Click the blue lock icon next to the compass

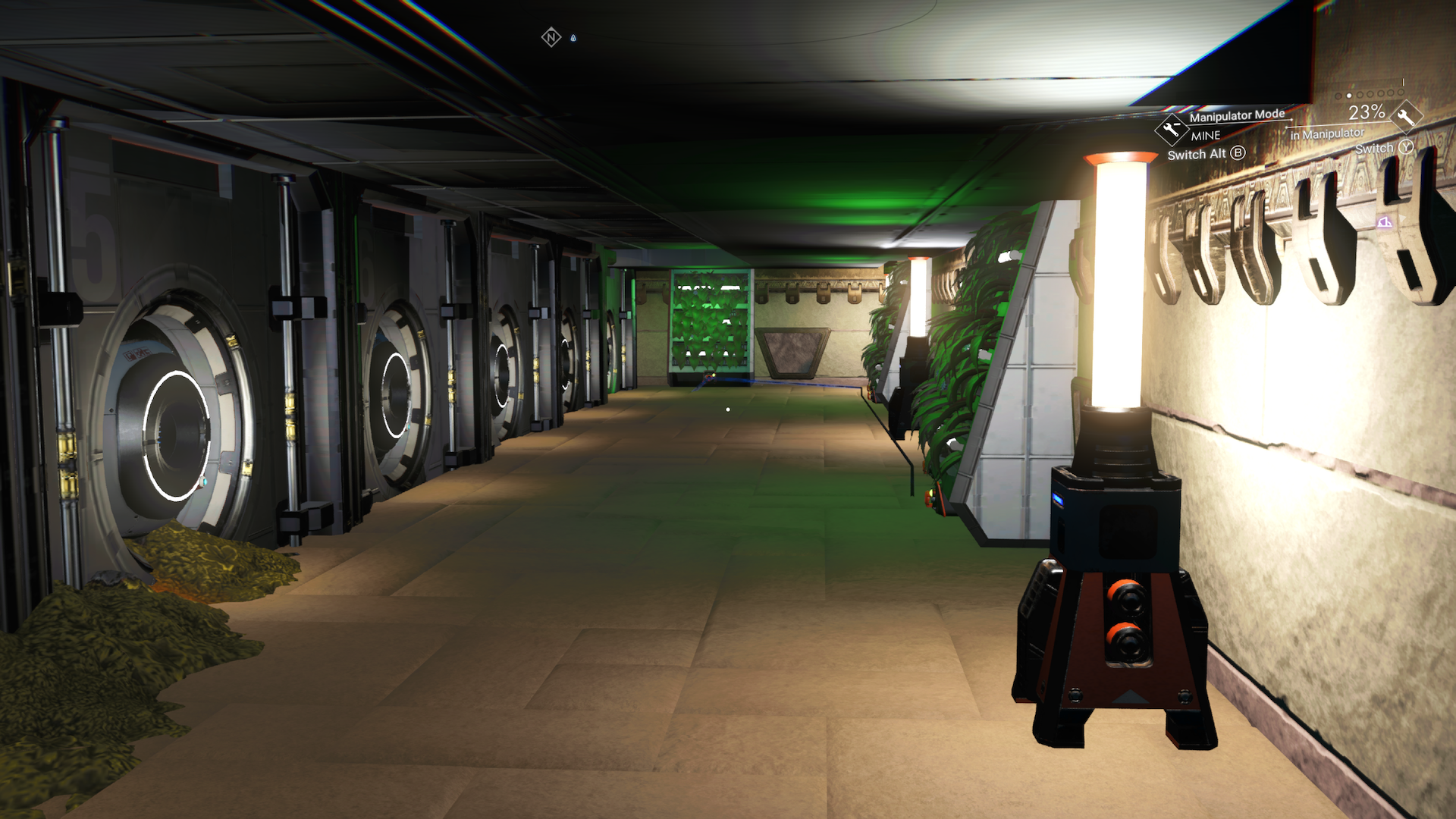tap(573, 38)
